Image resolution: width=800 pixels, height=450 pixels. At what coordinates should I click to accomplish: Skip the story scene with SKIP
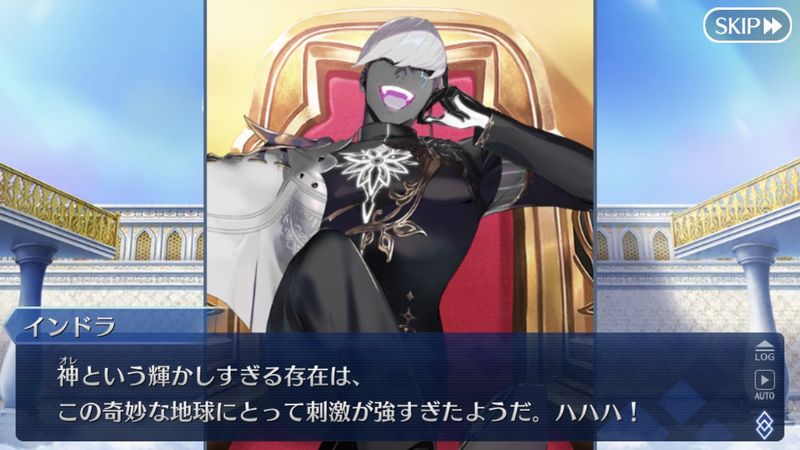[747, 26]
